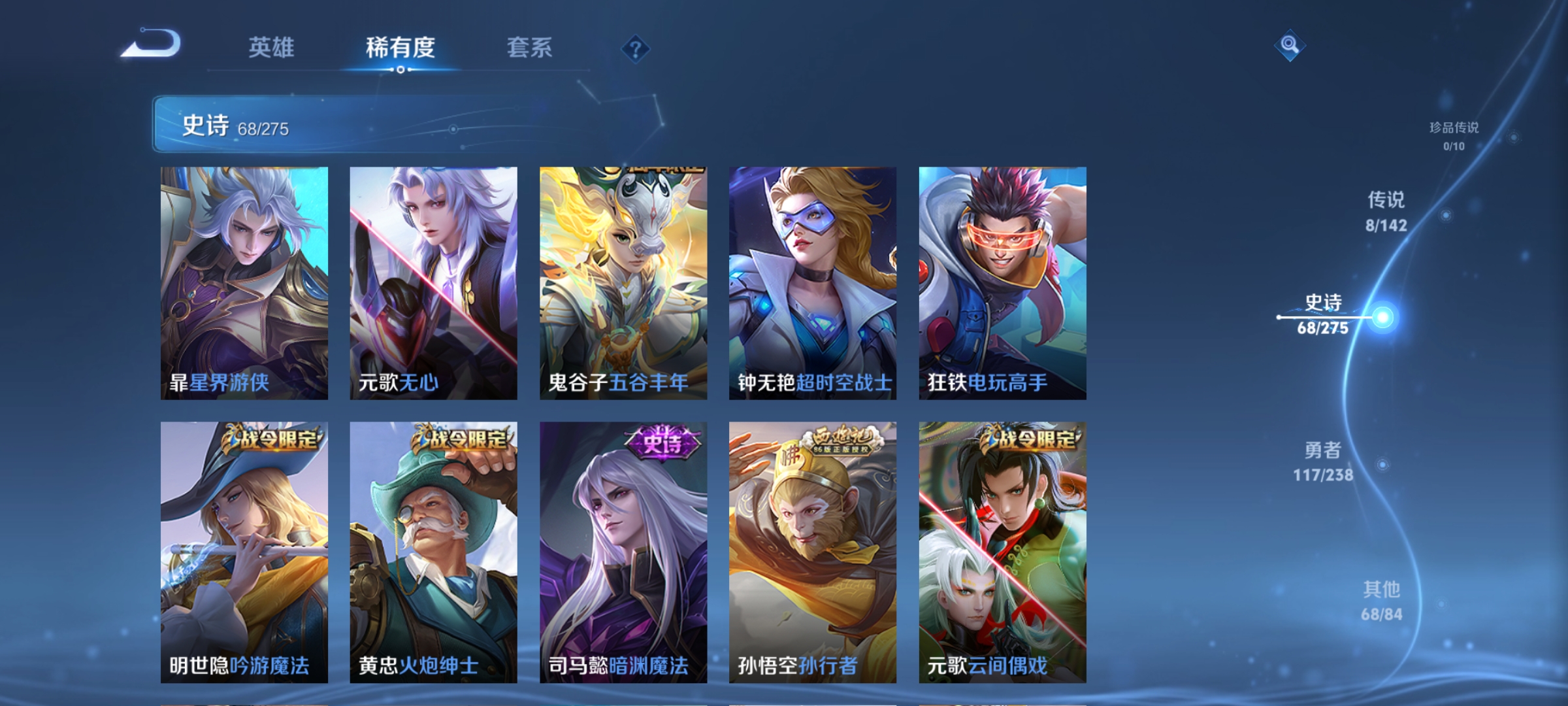Viewport: 1568px width, 706px height.
Task: Open the search magnifier icon
Action: click(x=1290, y=46)
